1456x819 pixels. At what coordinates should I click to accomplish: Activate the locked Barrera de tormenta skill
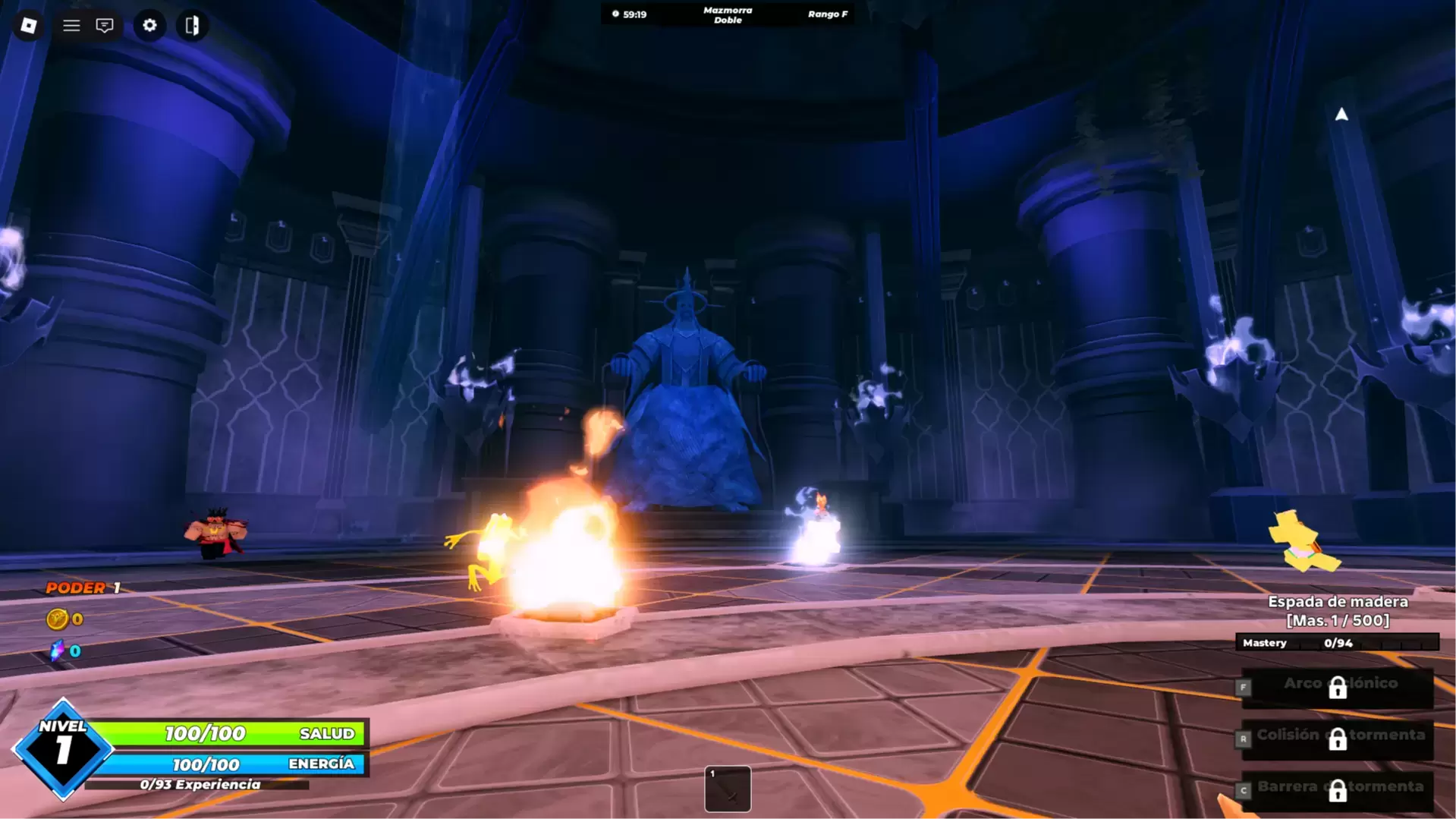point(1338,789)
